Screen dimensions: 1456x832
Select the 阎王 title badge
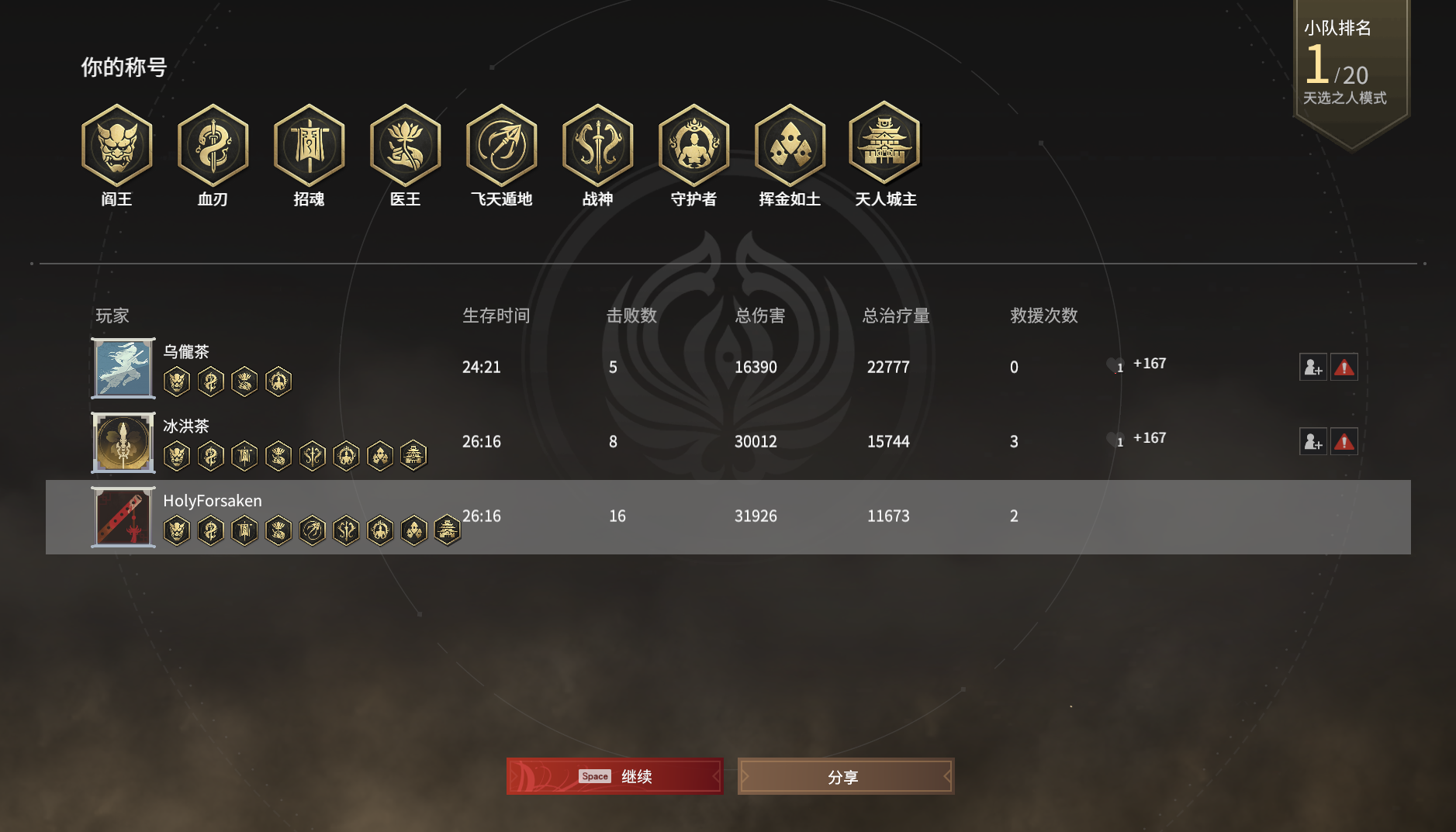pyautogui.click(x=116, y=146)
